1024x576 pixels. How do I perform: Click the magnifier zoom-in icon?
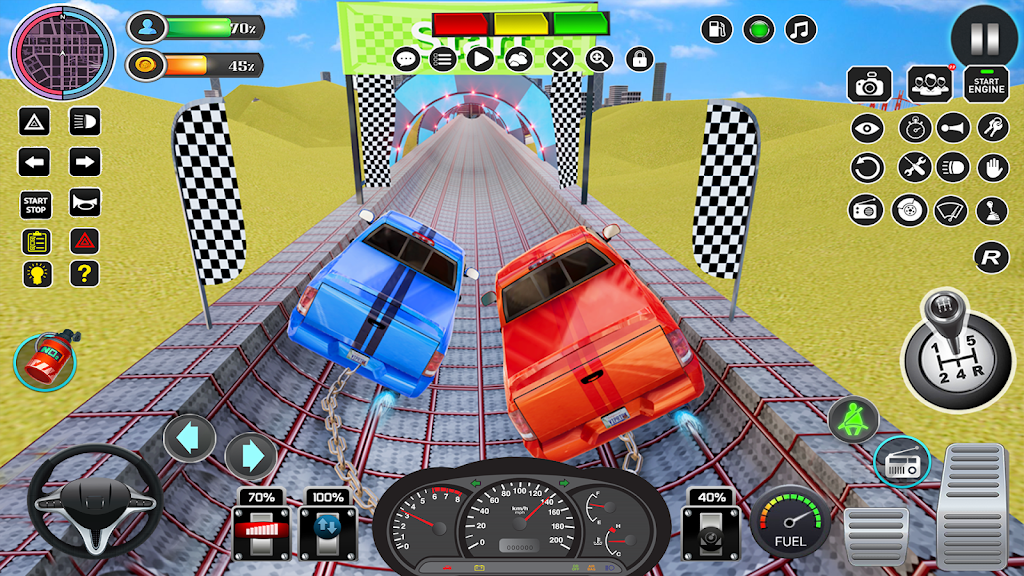599,59
